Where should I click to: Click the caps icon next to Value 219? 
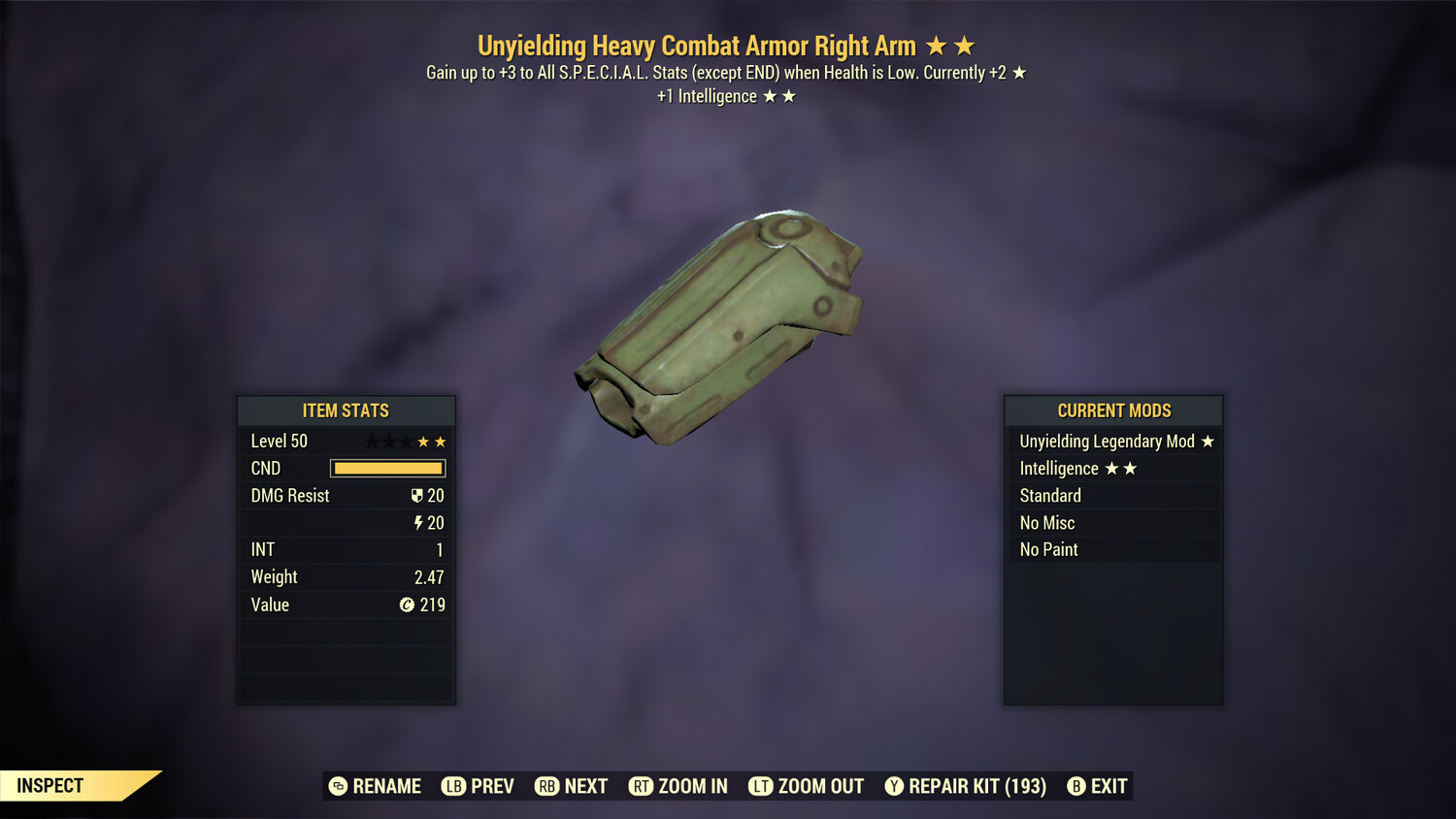[405, 605]
